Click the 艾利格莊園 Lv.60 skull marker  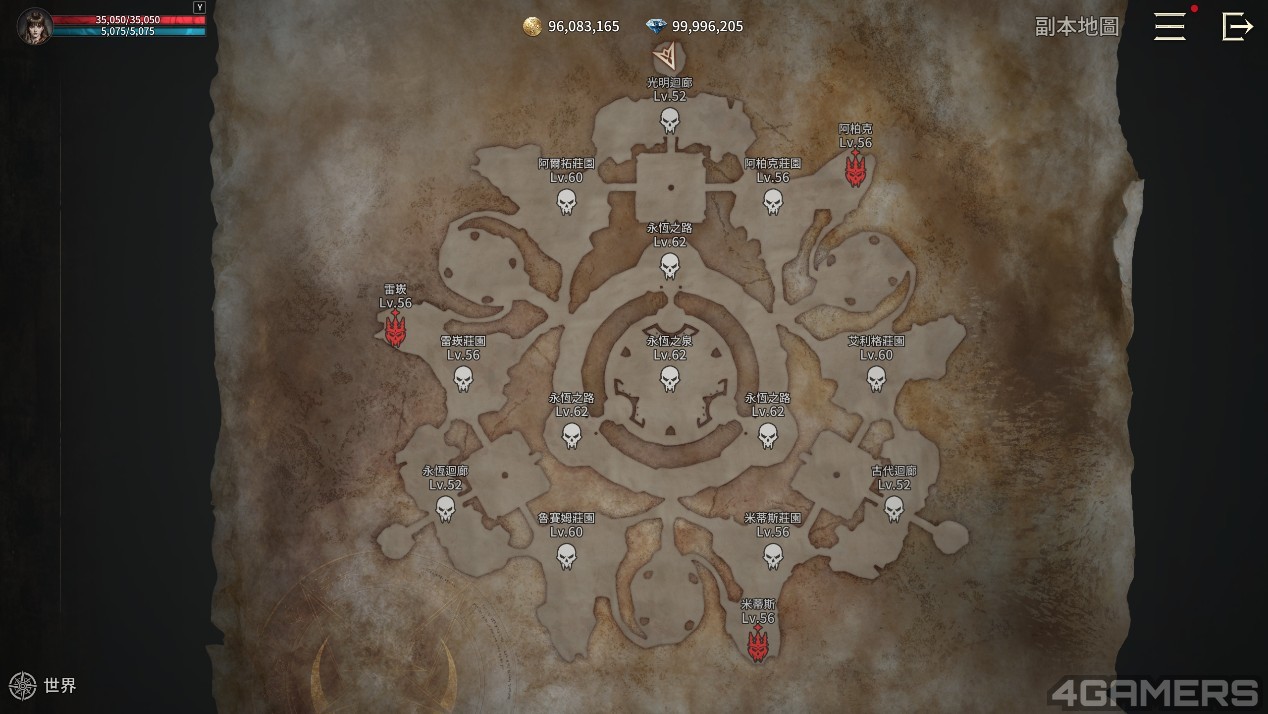[x=876, y=380]
